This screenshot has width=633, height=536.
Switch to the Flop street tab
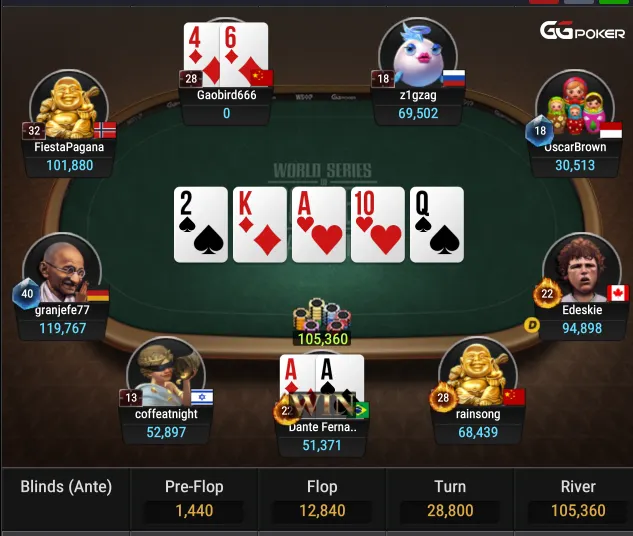322,499
